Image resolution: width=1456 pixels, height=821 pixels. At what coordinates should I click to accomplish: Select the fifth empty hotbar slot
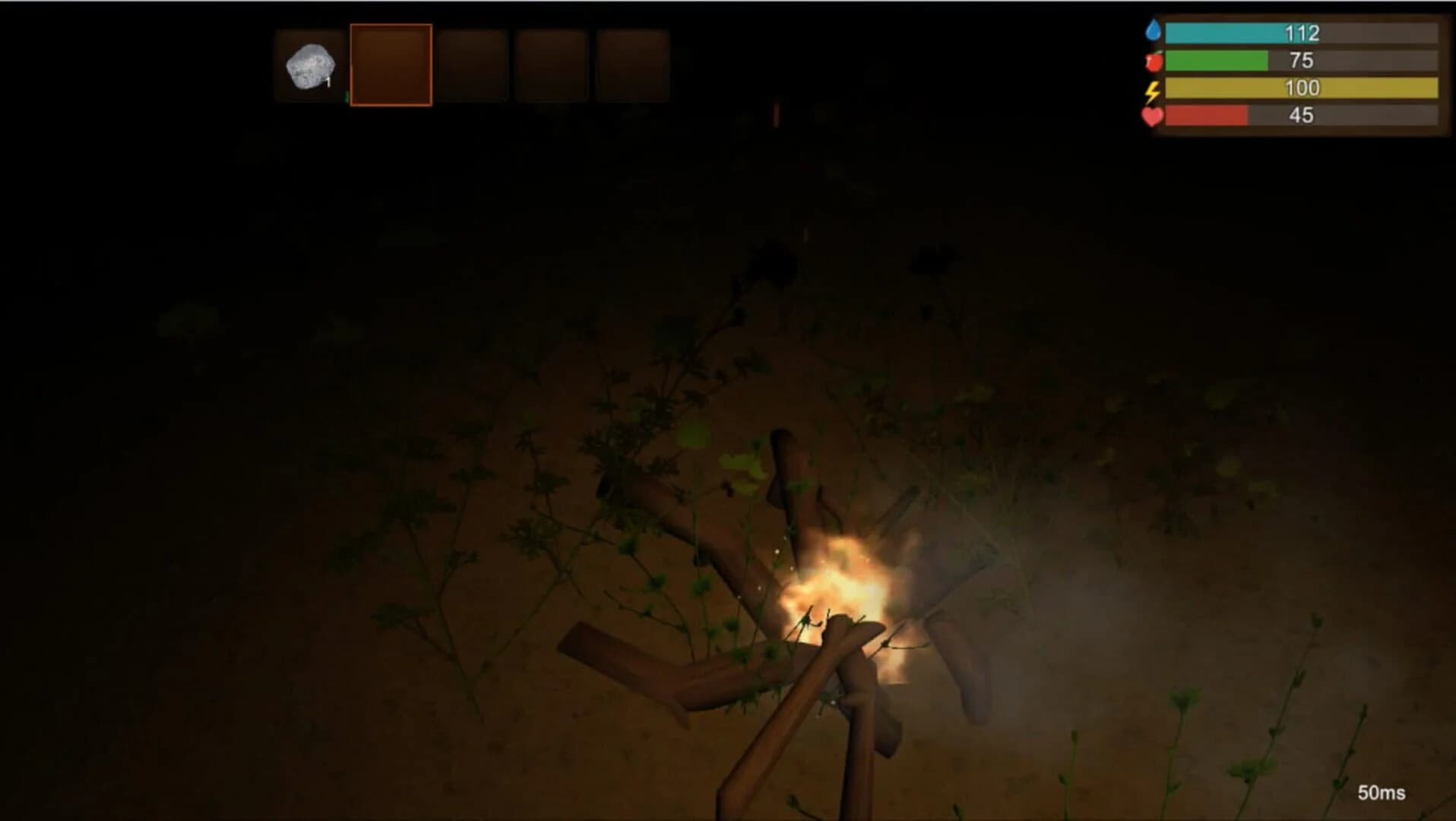click(632, 65)
